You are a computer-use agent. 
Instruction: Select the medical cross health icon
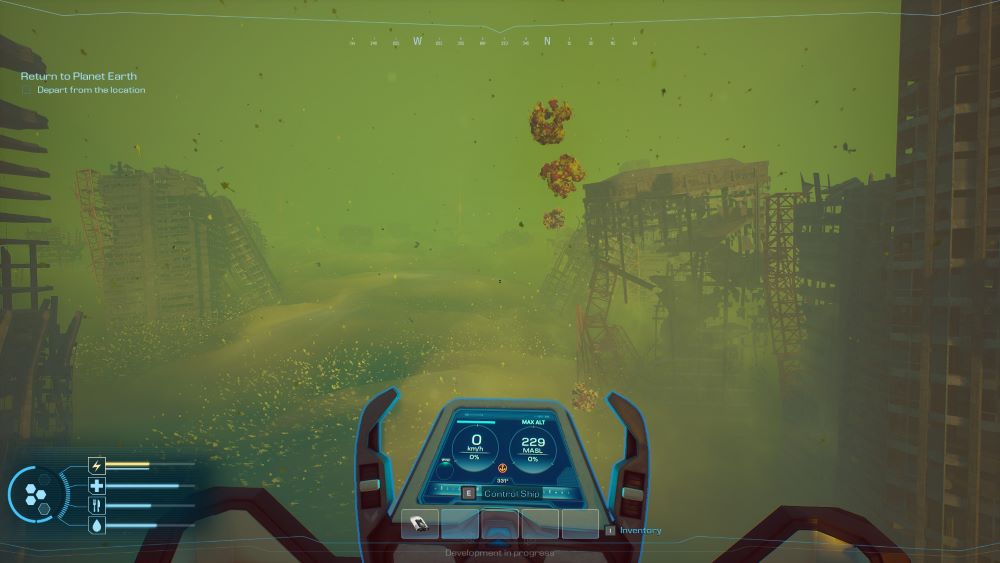(x=97, y=486)
